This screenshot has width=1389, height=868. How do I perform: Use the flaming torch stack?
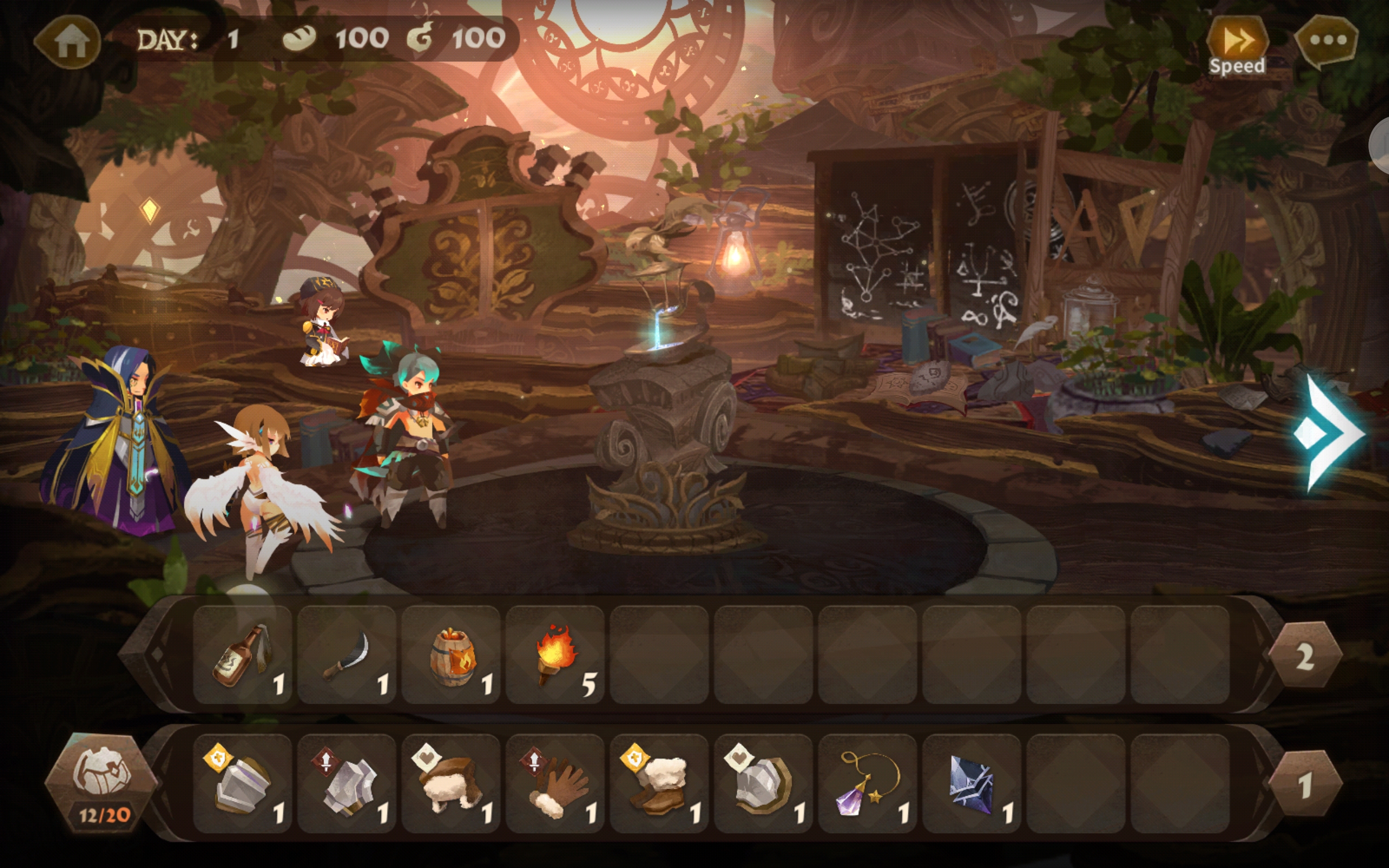[555, 655]
